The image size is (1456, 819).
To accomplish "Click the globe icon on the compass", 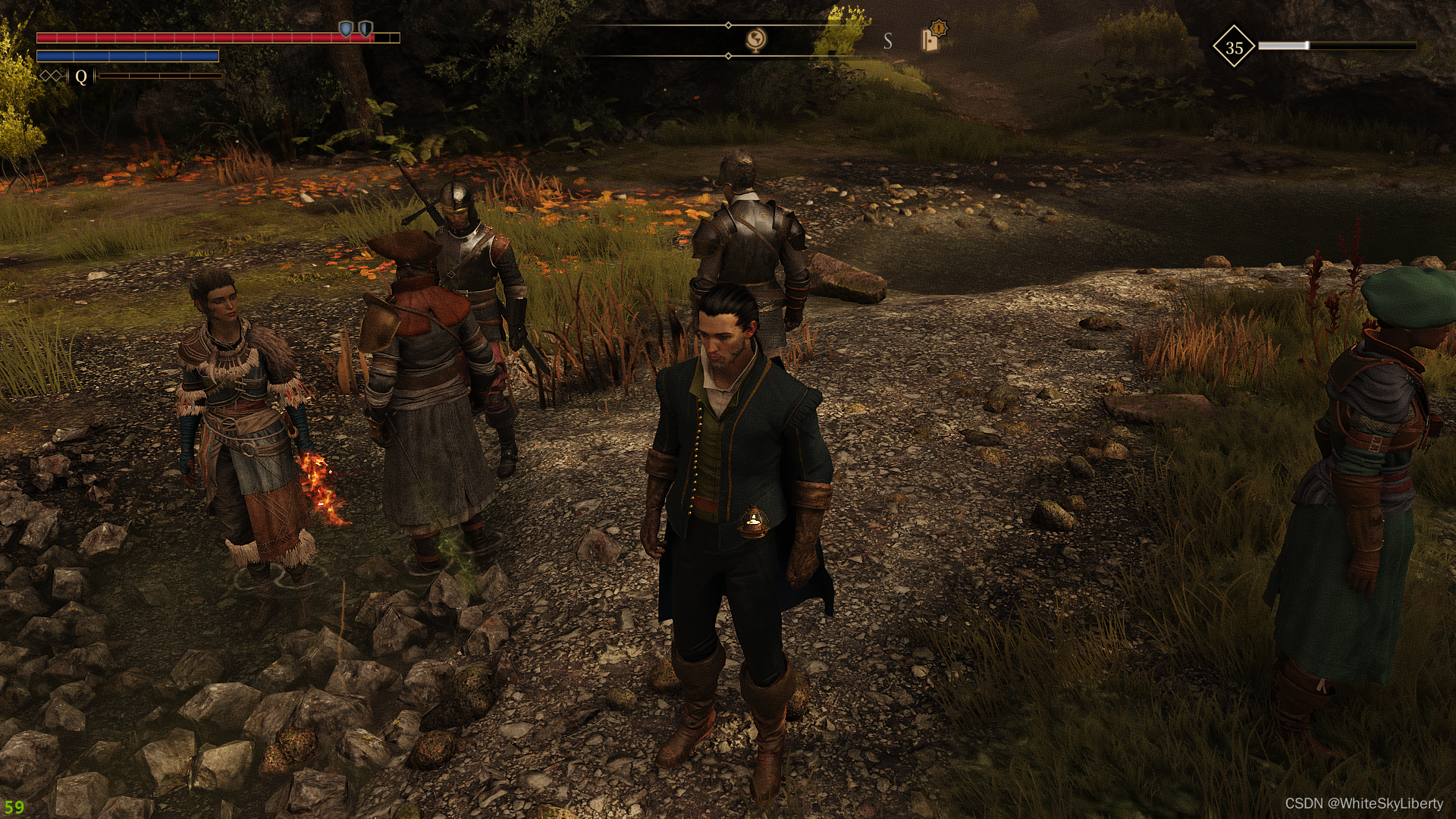I will pyautogui.click(x=755, y=39).
